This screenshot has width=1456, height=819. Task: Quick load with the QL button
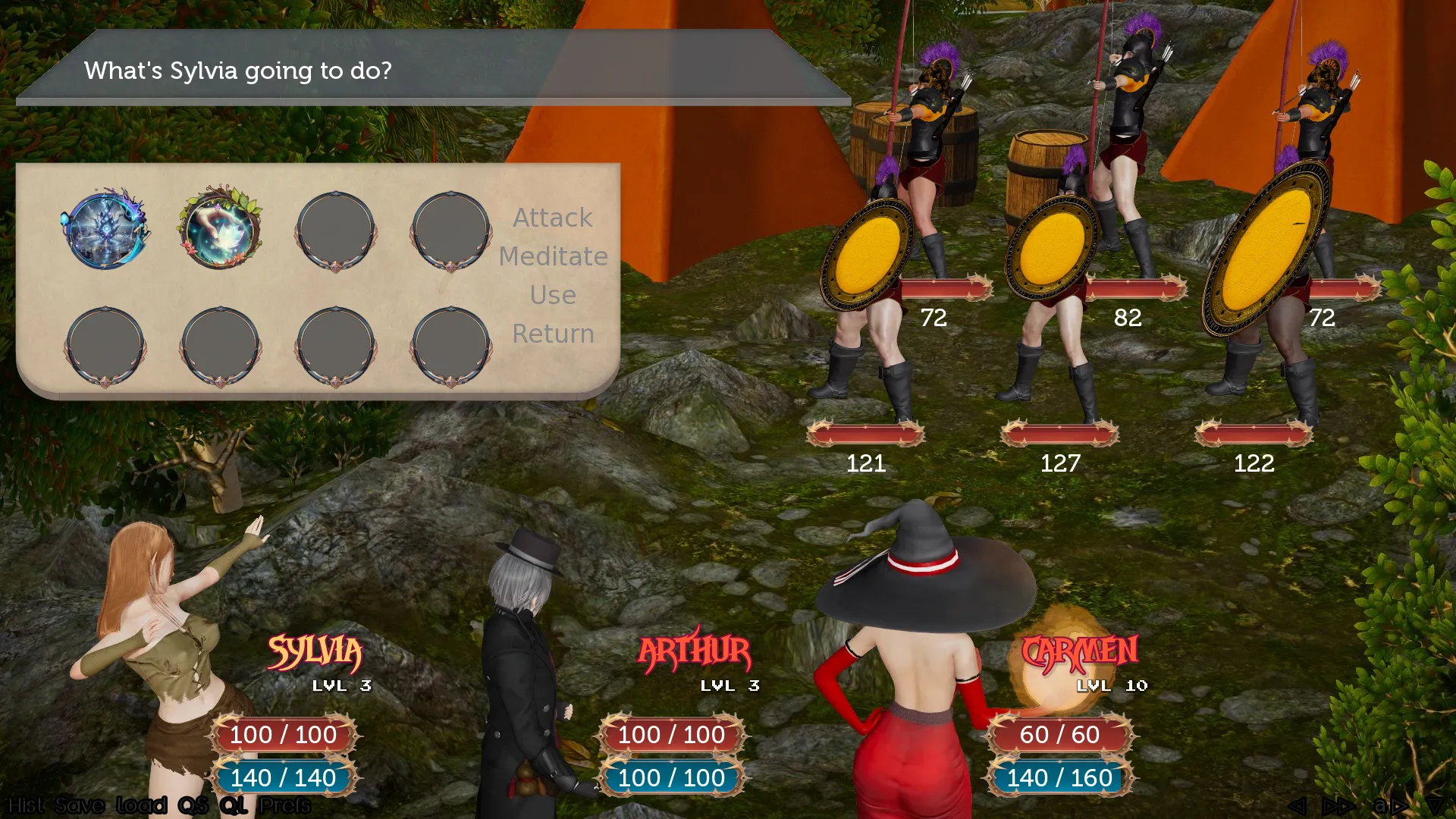pos(234,805)
